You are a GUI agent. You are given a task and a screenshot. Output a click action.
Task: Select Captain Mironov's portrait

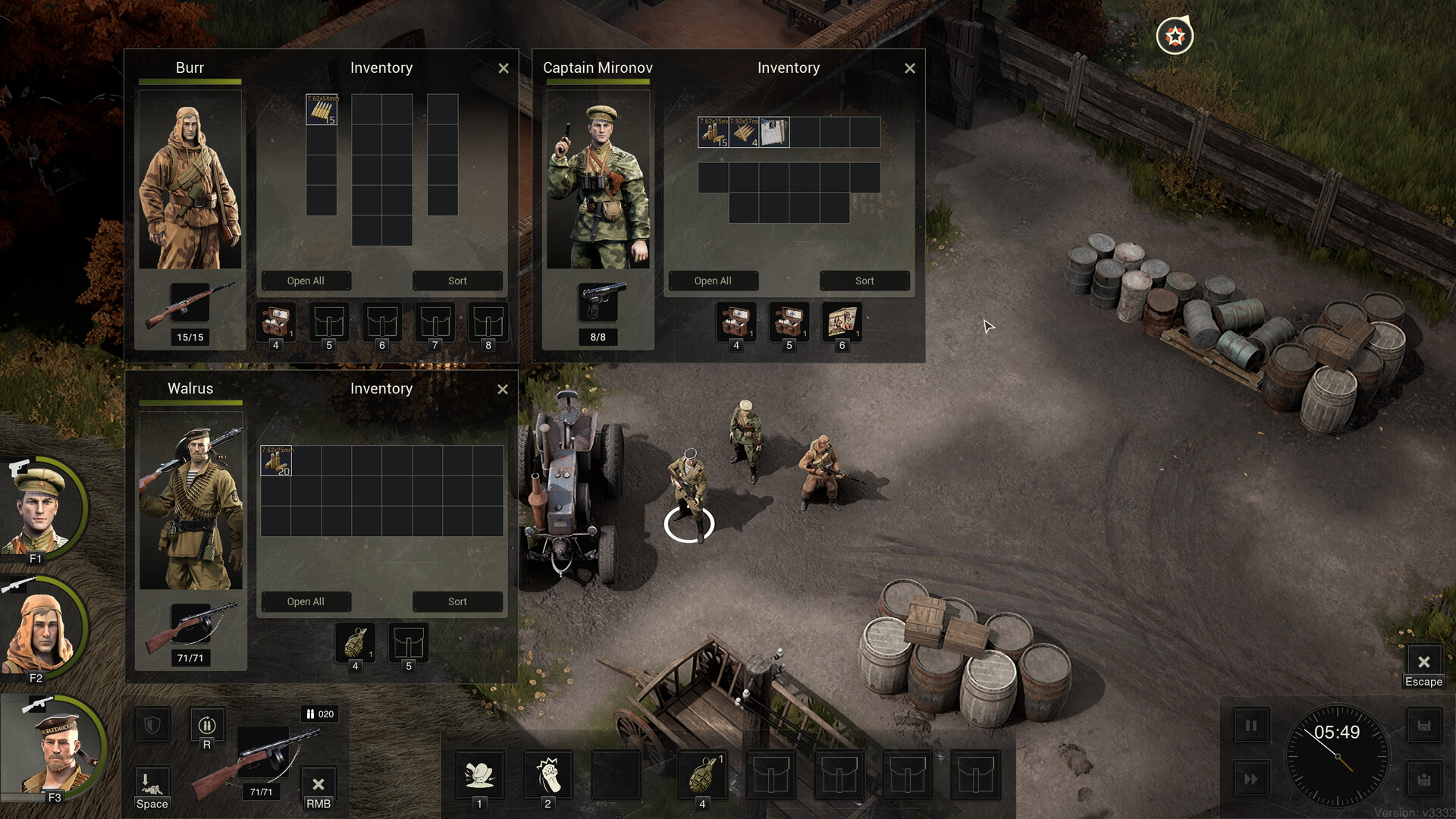pos(42,508)
